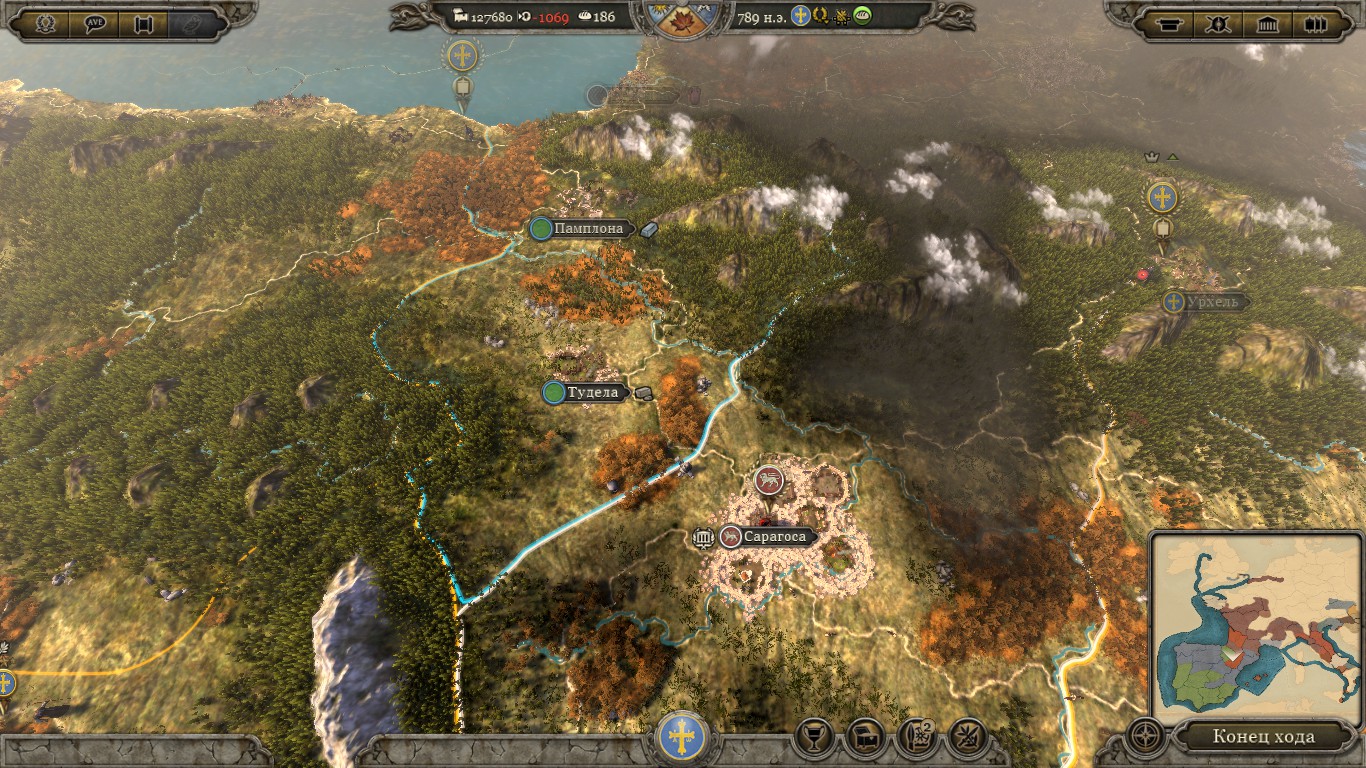Click the top-bar blue cross religion icon
This screenshot has height=768, width=1366.
click(x=800, y=16)
